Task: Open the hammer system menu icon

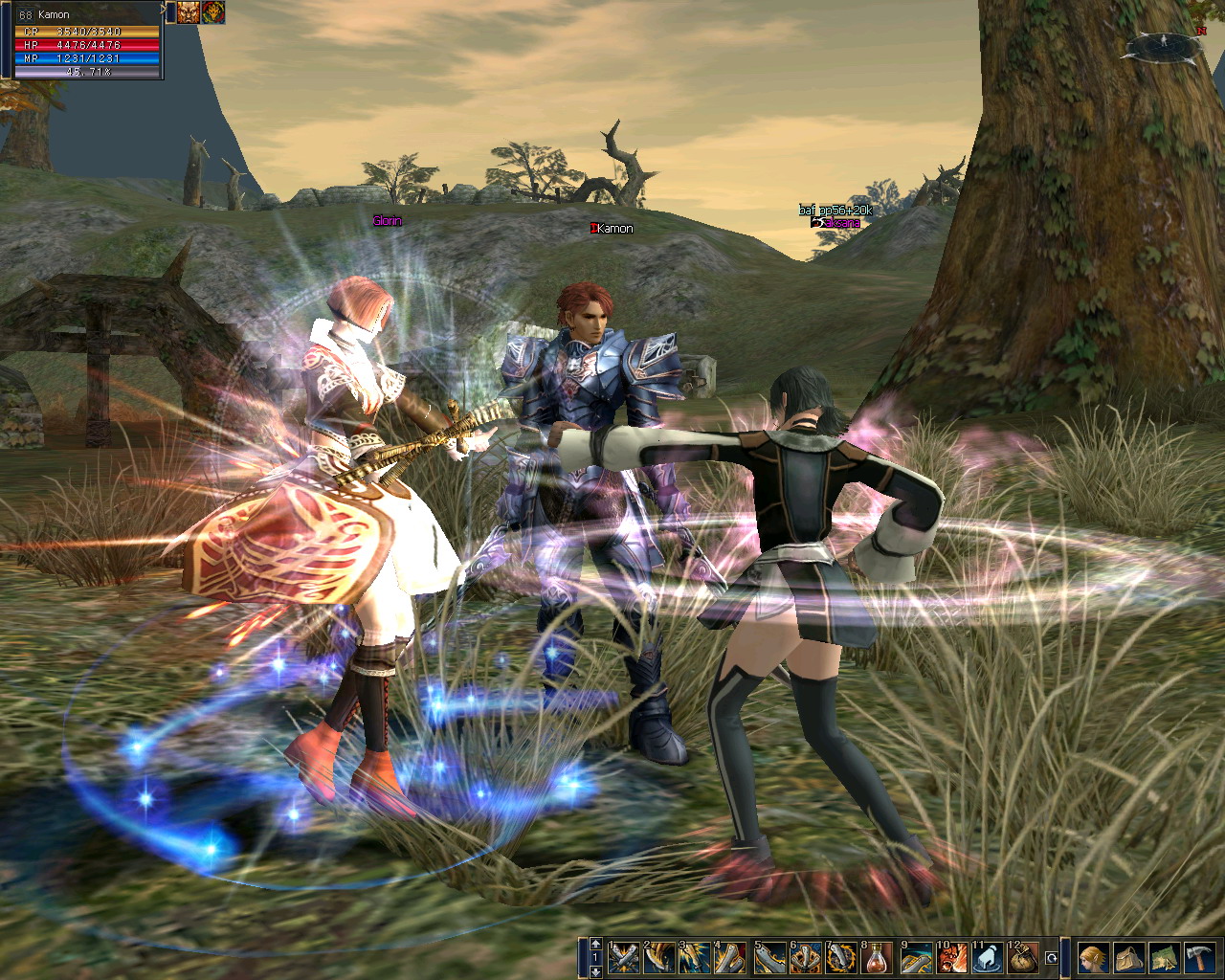Action: (1198, 957)
